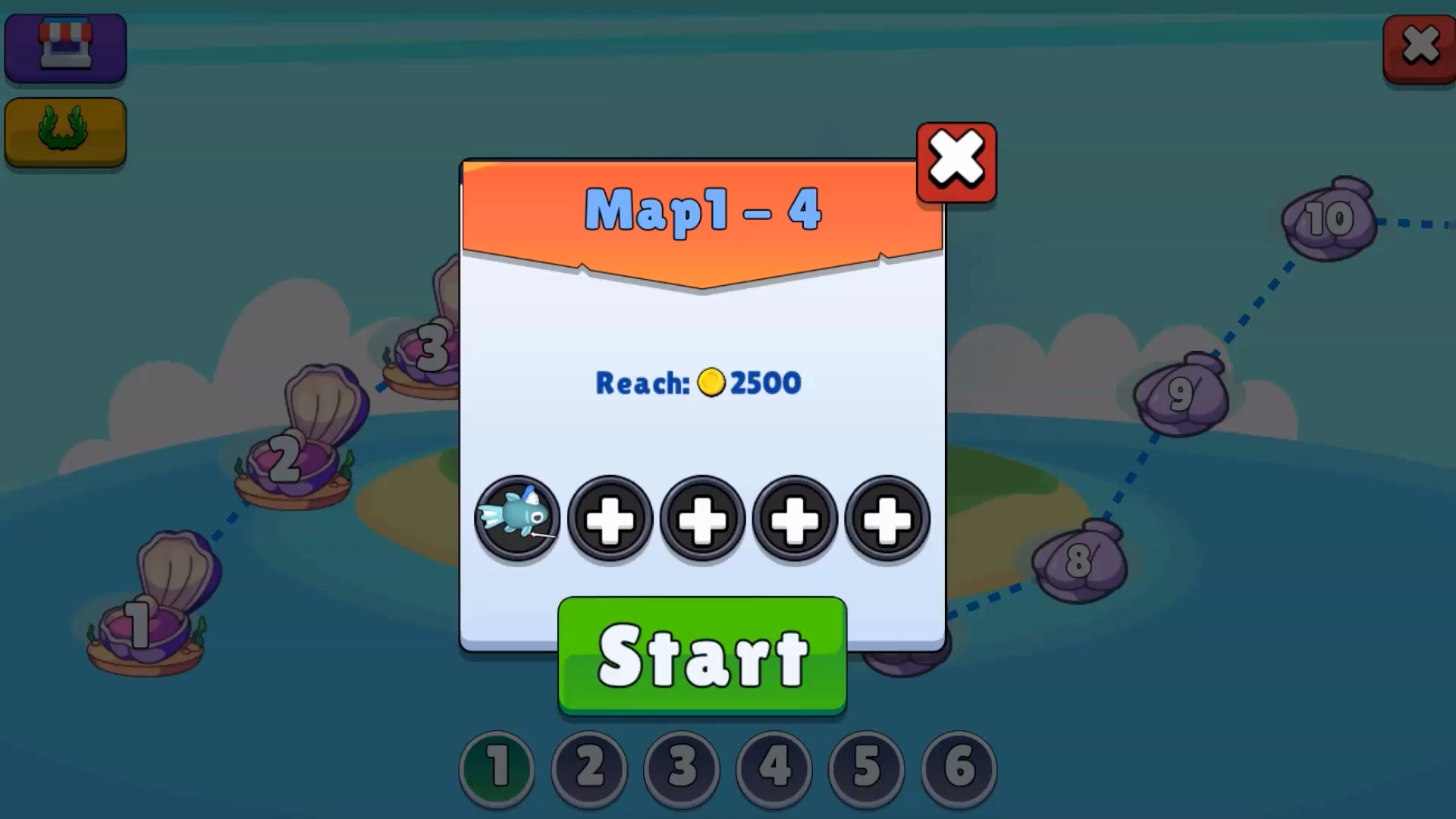Switch to map page 6
This screenshot has width=1456, height=819.
(x=958, y=769)
